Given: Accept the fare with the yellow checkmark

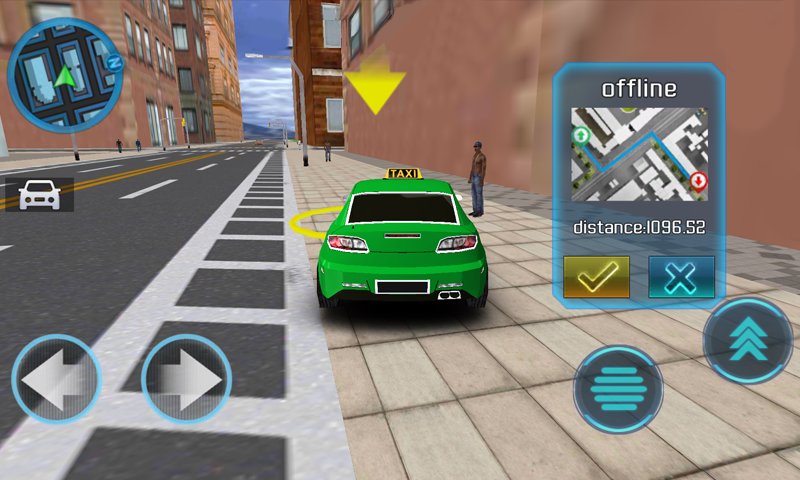Looking at the screenshot, I should click(x=596, y=277).
